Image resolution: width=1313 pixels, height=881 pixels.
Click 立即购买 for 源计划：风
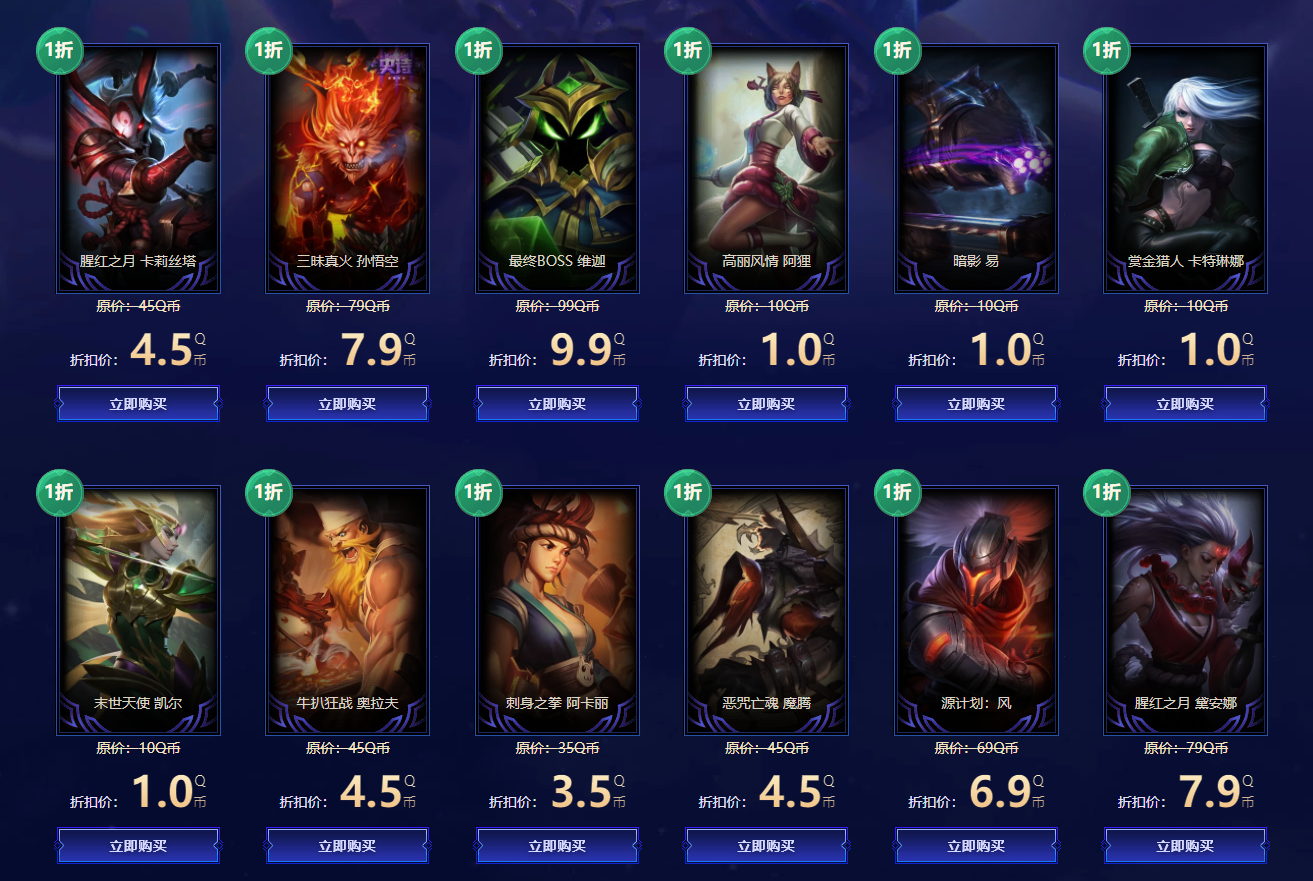click(976, 846)
